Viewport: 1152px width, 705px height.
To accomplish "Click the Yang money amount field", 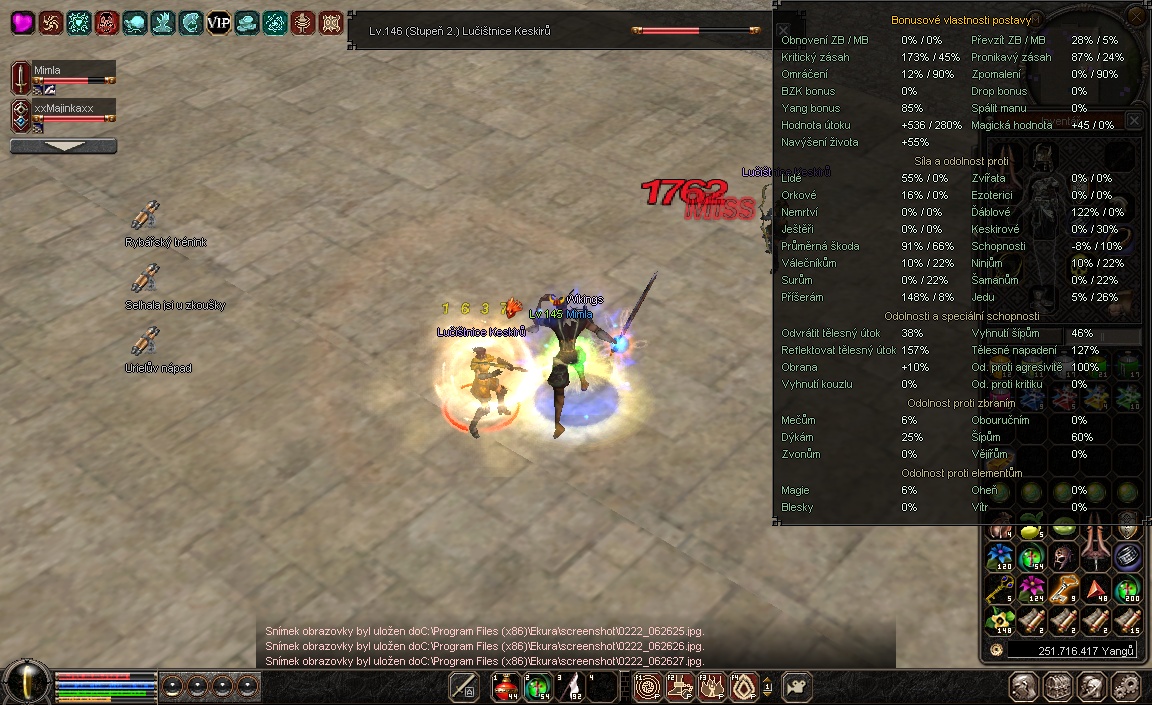I will [1070, 651].
